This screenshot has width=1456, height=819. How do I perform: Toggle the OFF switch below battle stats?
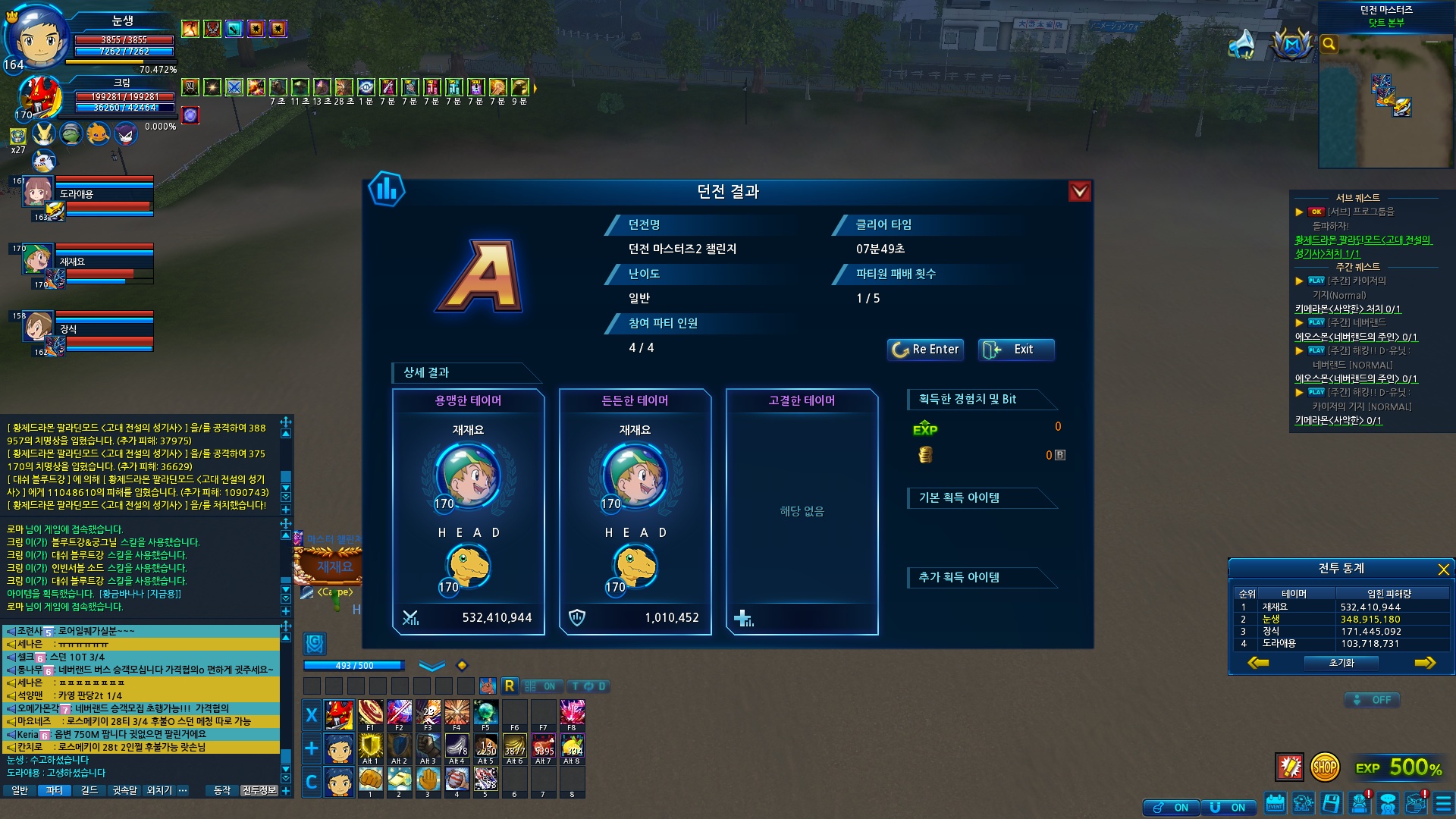tap(1372, 700)
